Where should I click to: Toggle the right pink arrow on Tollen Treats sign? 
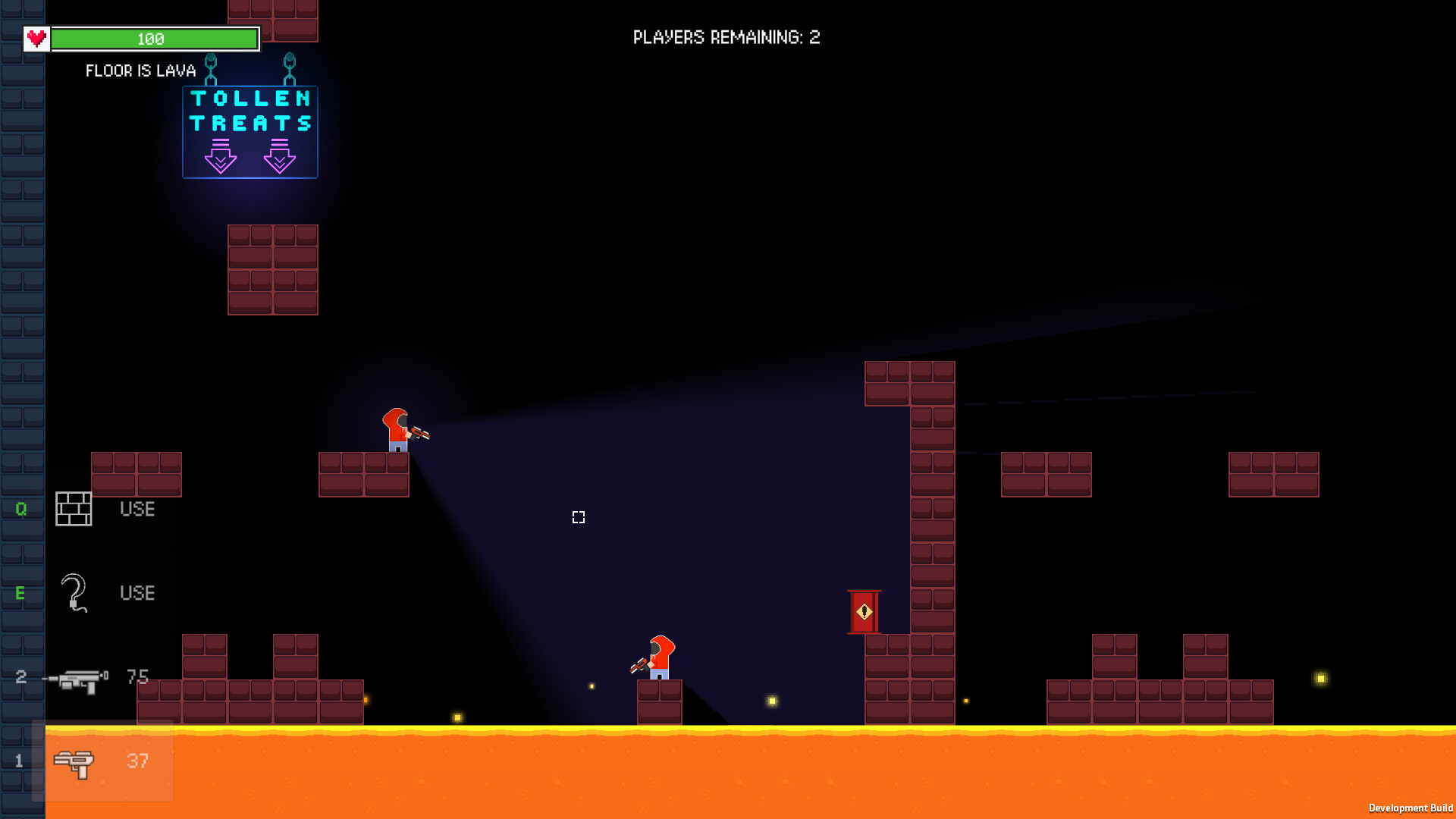[x=281, y=157]
